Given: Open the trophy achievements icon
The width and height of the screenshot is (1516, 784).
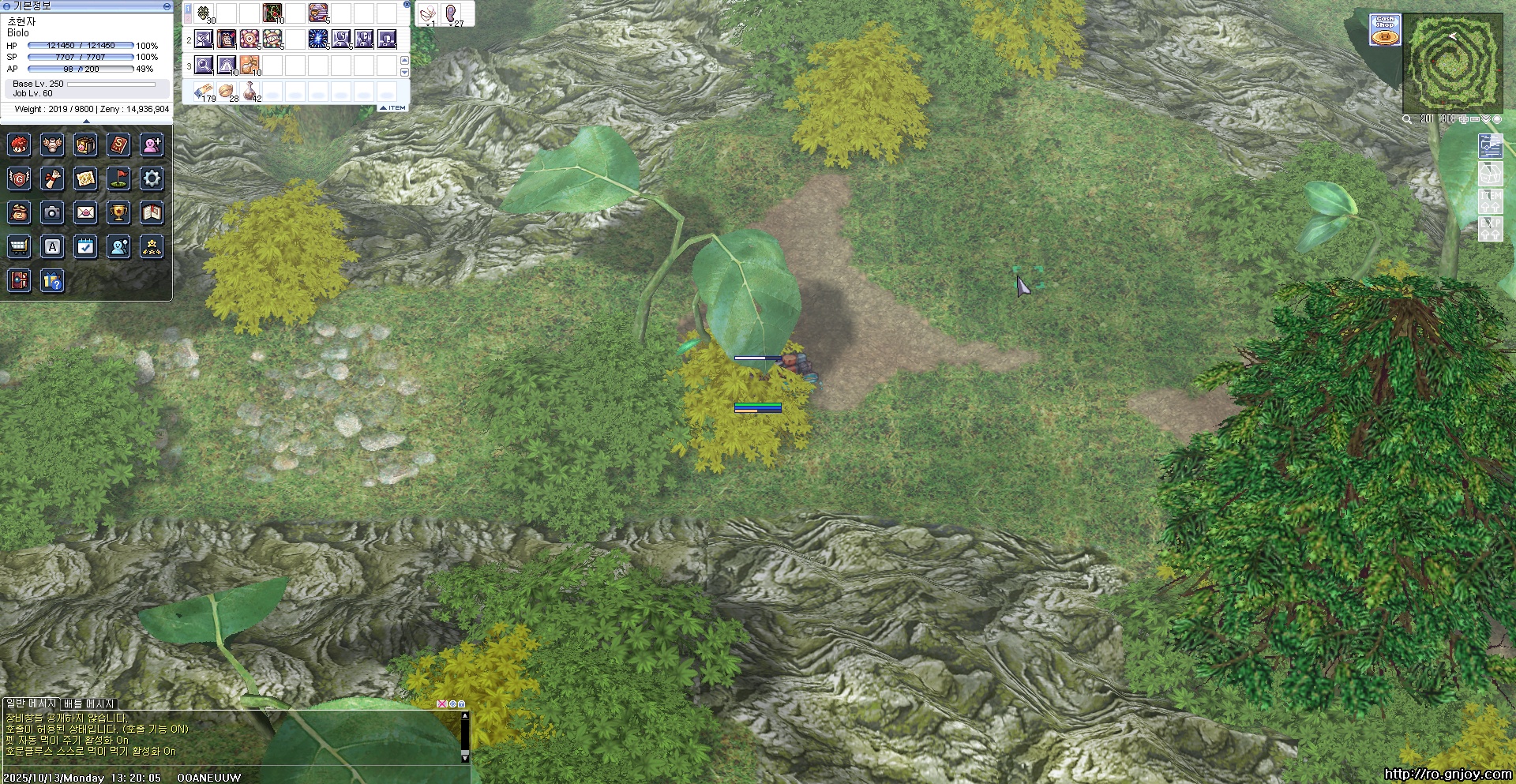Looking at the screenshot, I should pos(118,212).
